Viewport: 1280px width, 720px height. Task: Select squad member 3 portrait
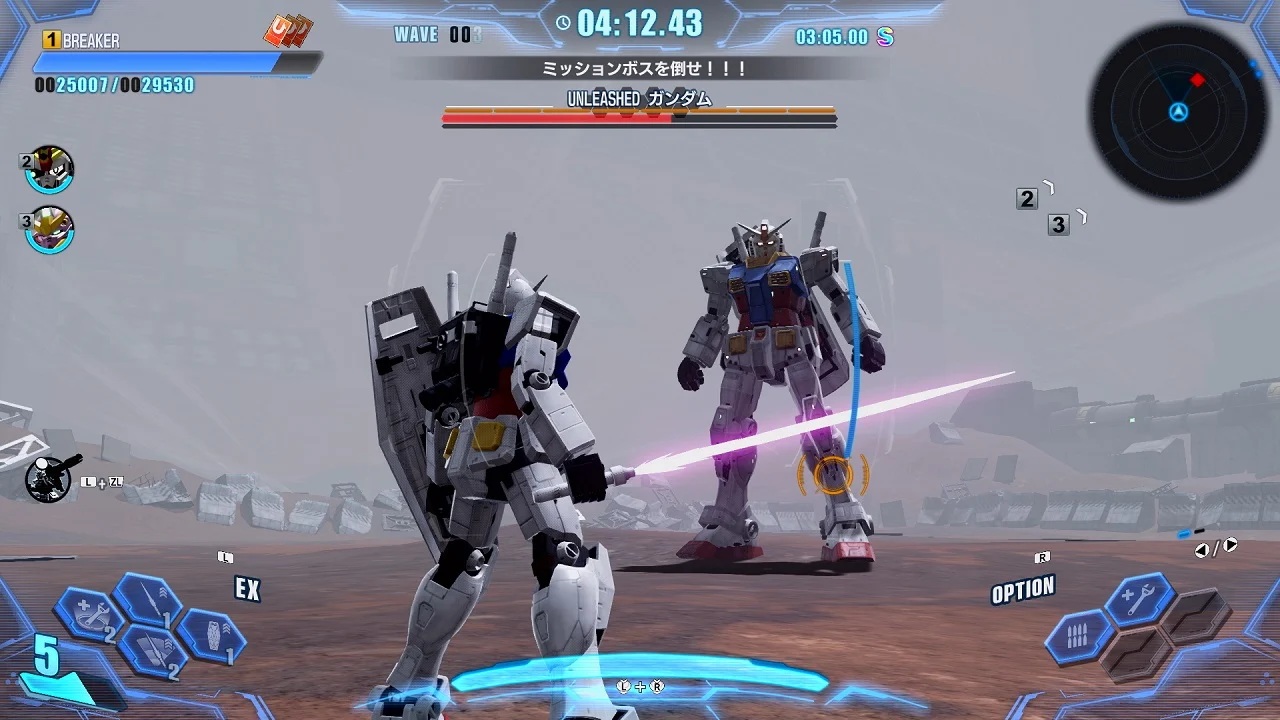point(49,228)
